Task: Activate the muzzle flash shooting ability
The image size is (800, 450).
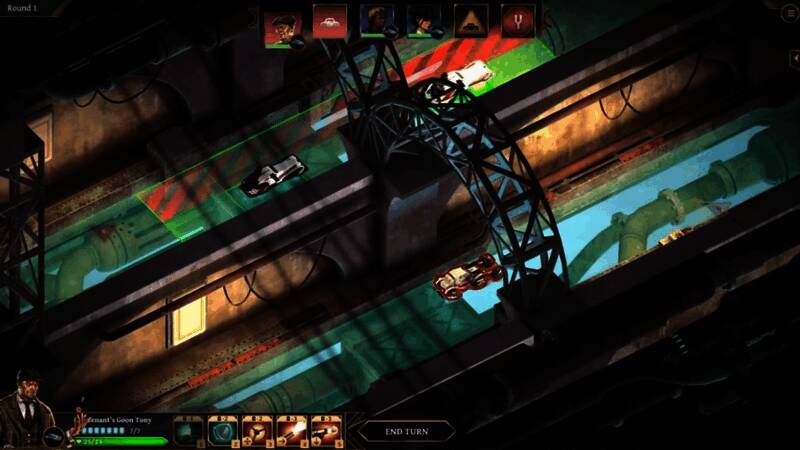Action: pos(291,431)
